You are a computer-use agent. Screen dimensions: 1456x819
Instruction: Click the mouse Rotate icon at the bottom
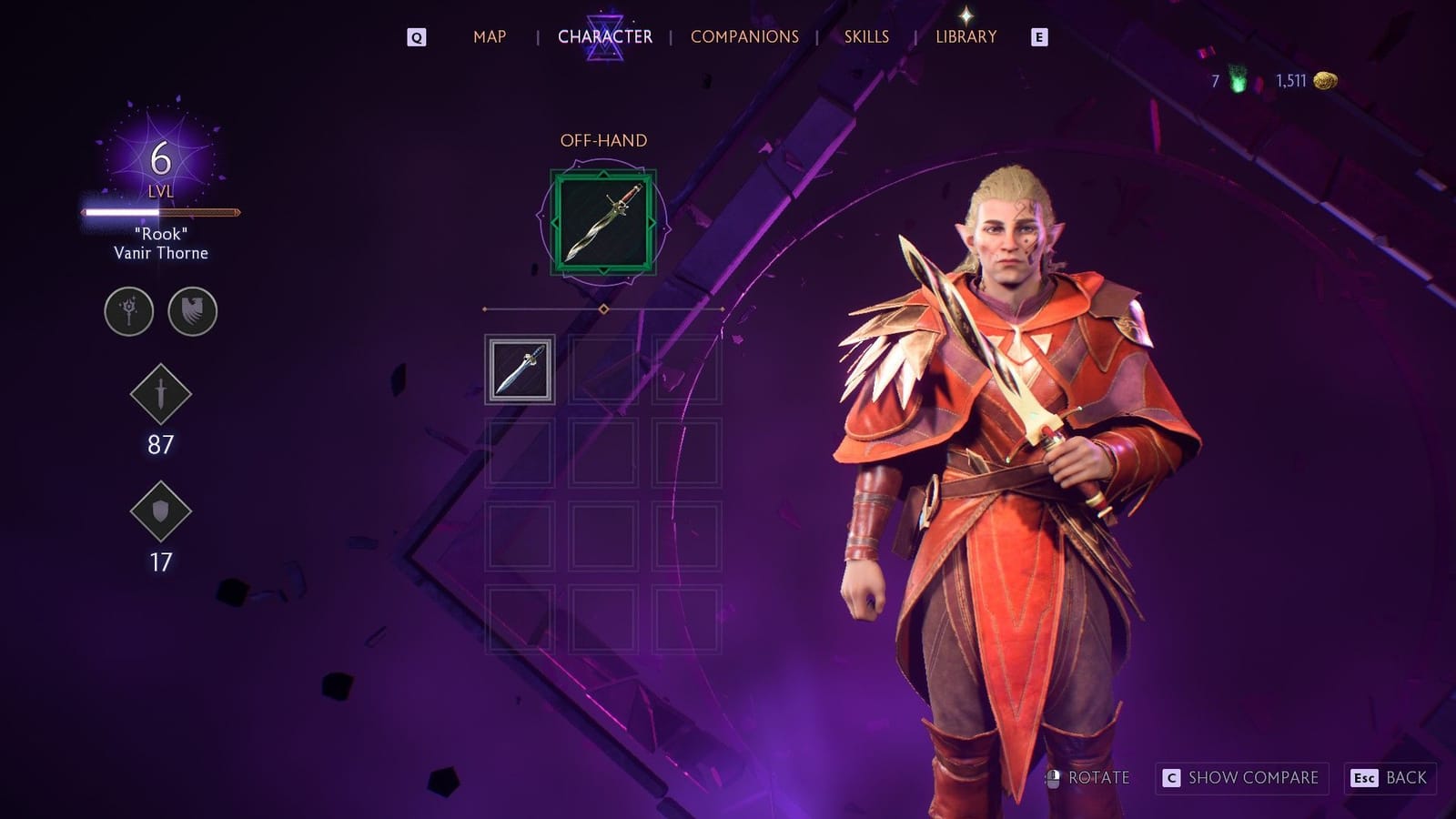[x=1055, y=778]
